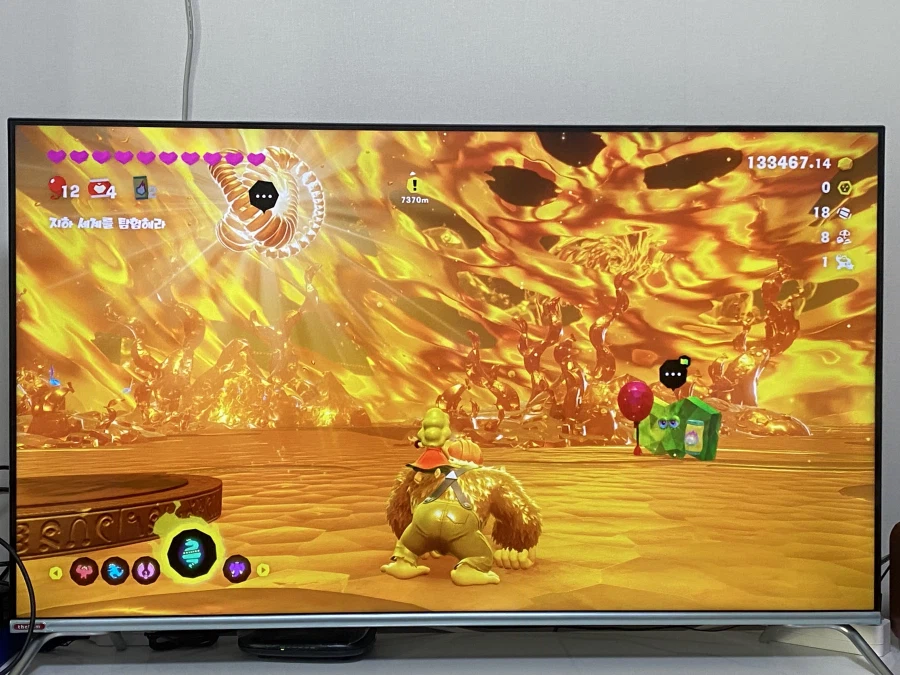Screen dimensions: 900x675
Task: Click the red heart juice can icon
Action: (98, 188)
